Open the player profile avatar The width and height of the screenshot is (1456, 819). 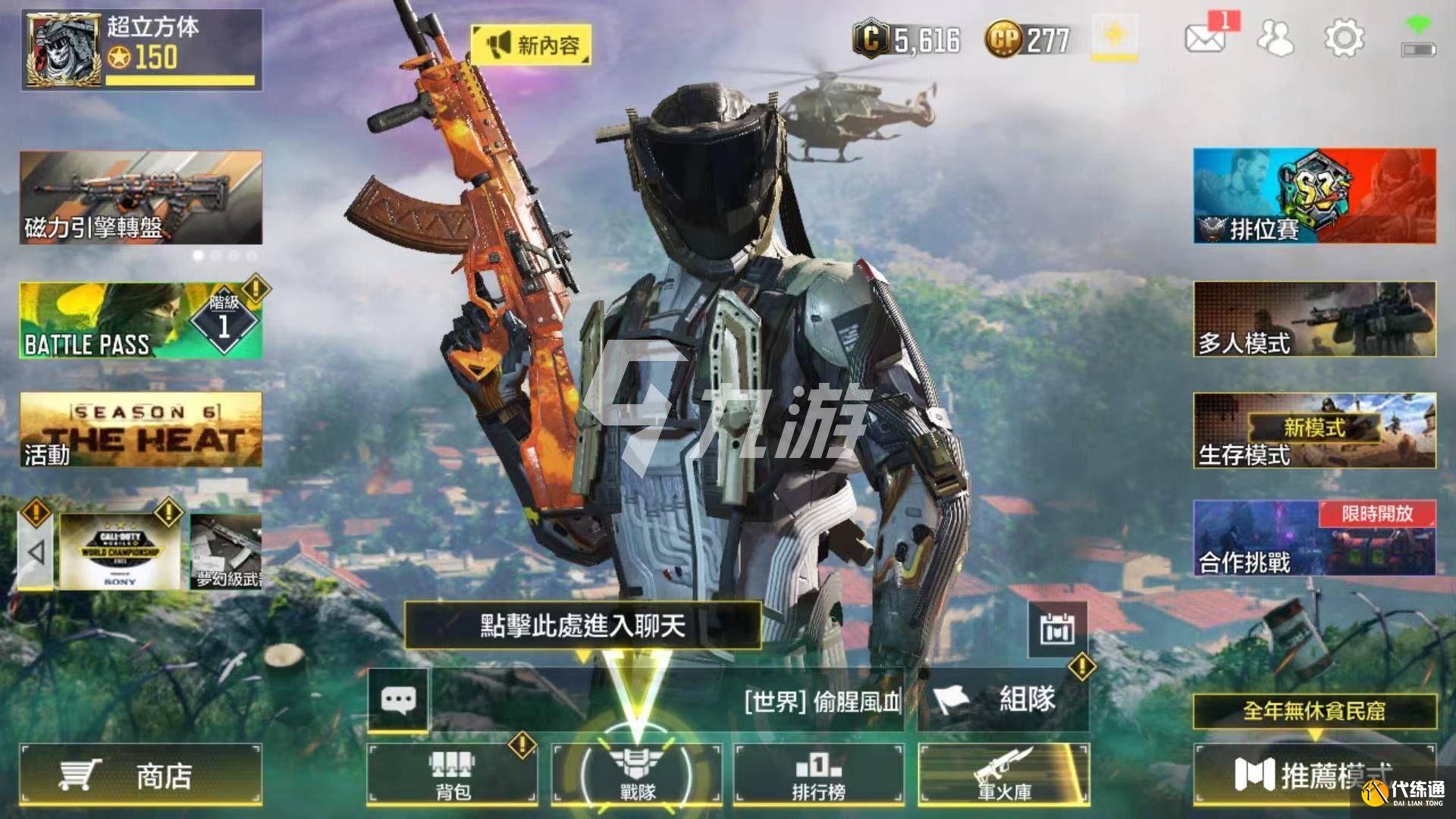coord(62,50)
